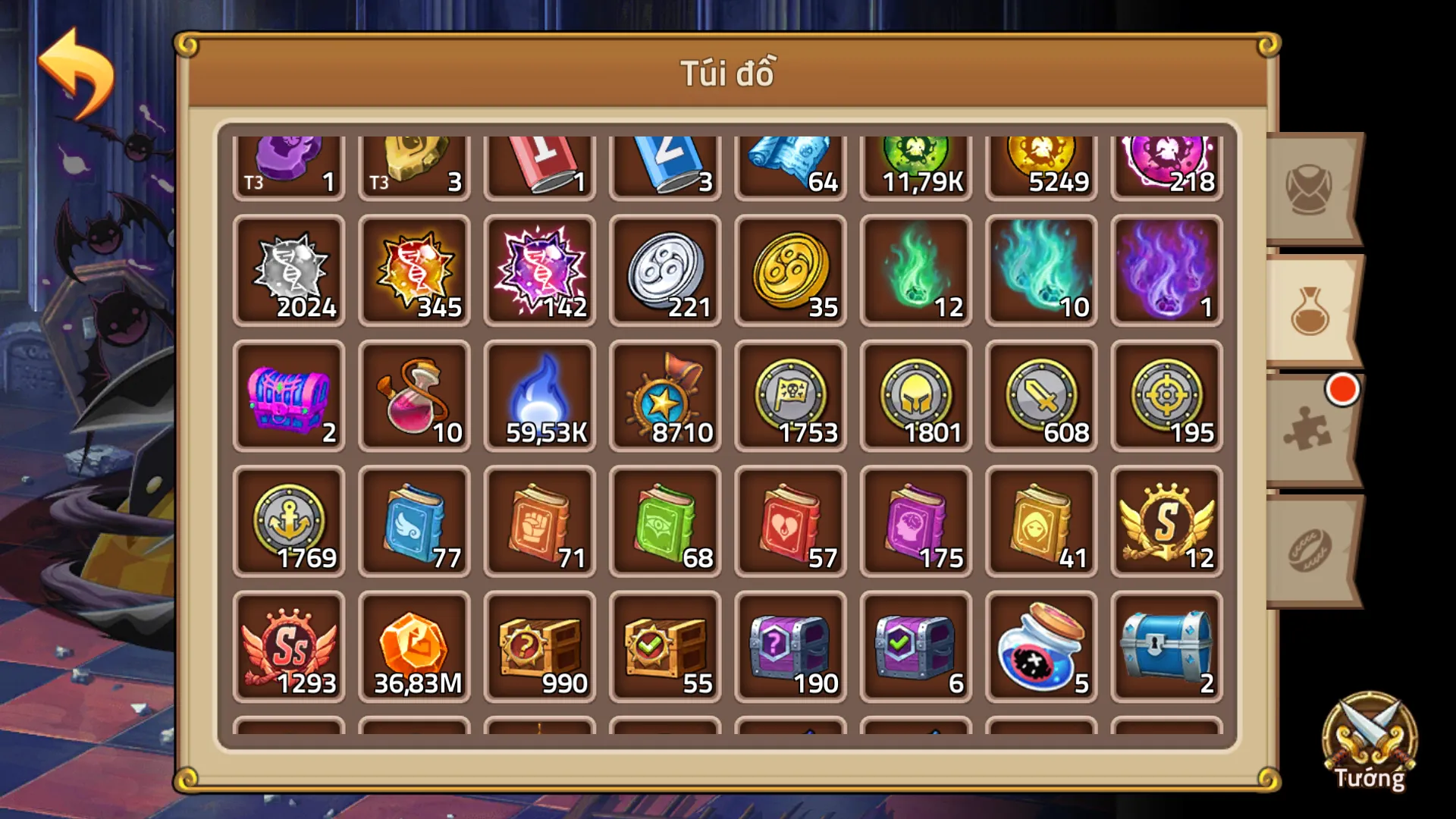Open the blue locked treasure chest

pyautogui.click(x=1166, y=647)
